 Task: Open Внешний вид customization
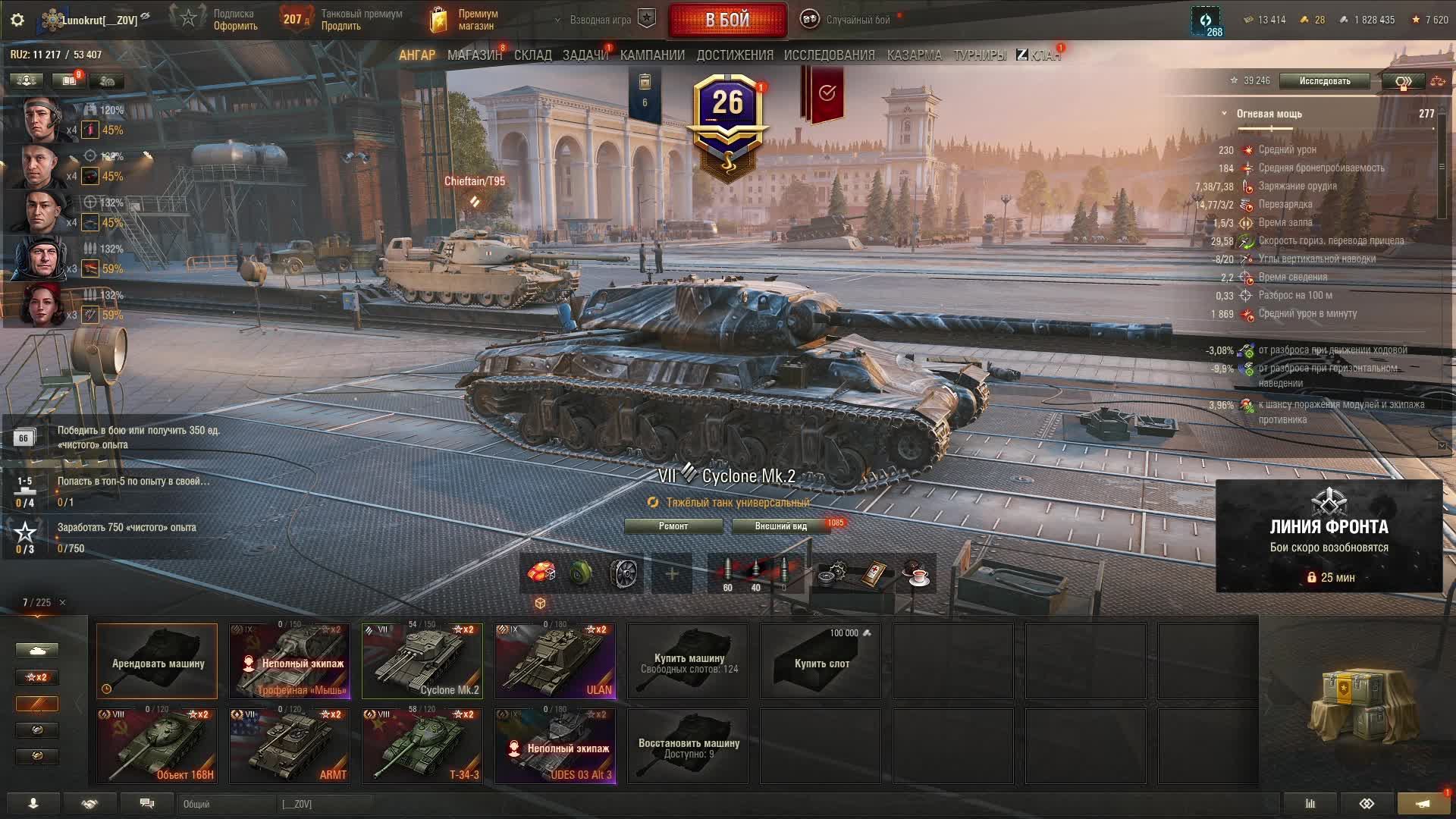[780, 526]
